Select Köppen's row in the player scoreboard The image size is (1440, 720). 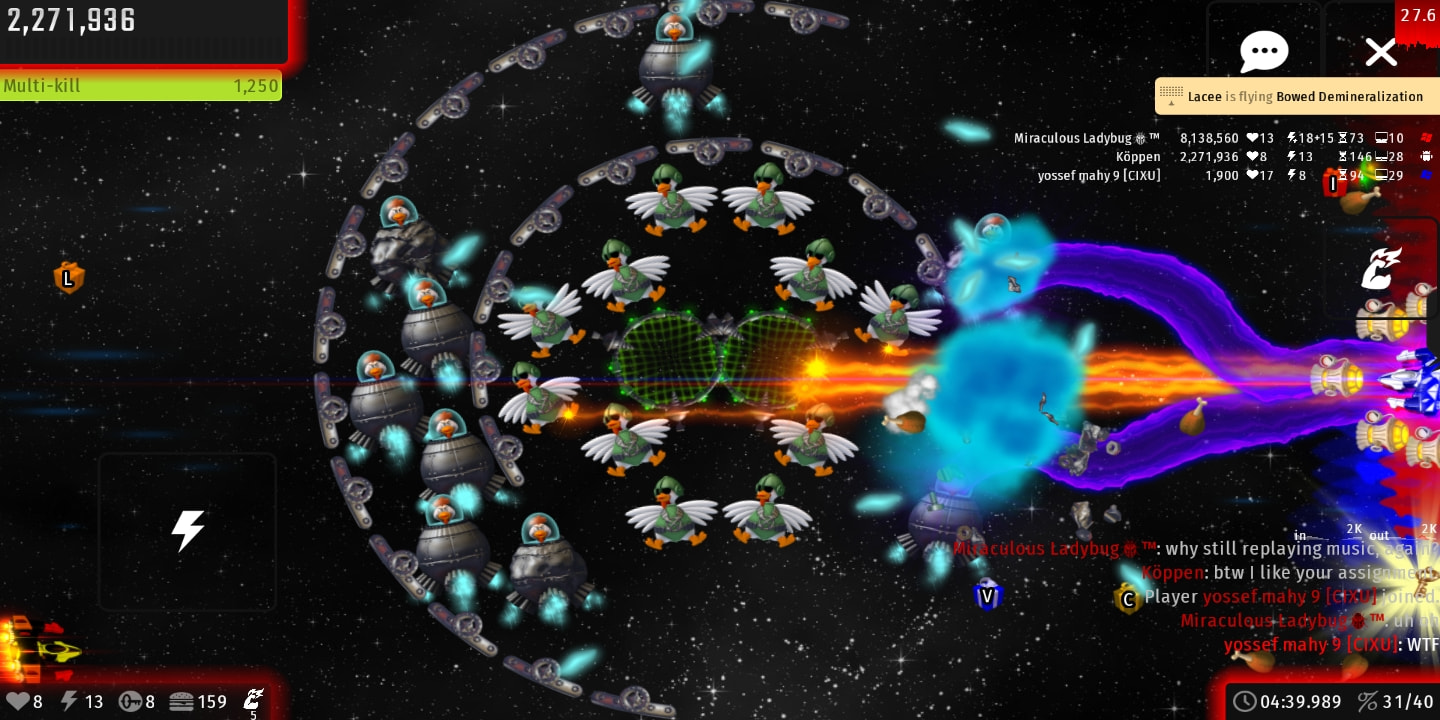click(x=1138, y=156)
